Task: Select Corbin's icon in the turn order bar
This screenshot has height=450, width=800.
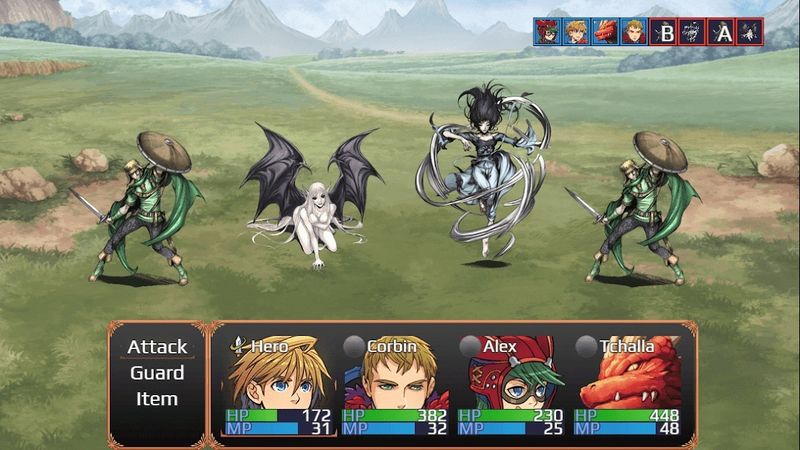Action: coord(633,32)
